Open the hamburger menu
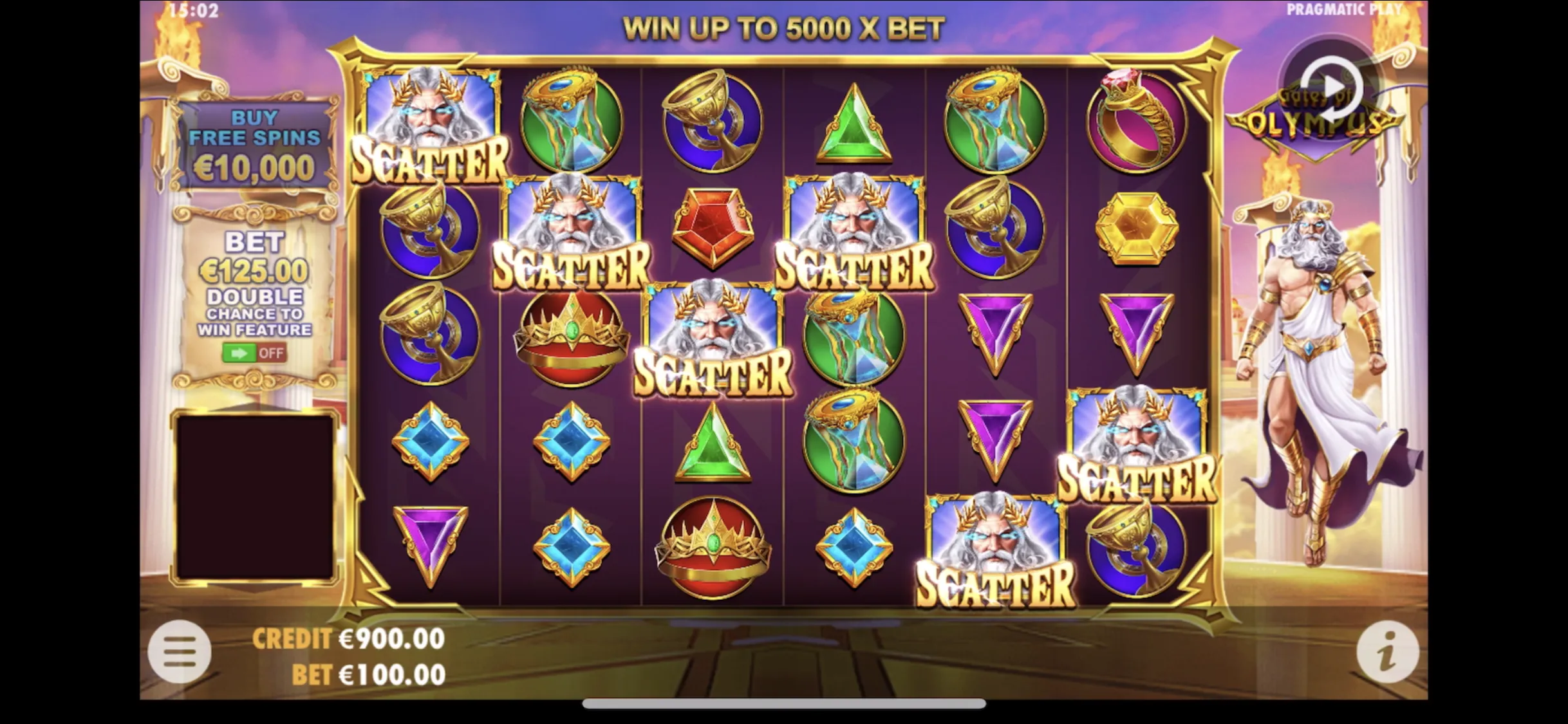Image resolution: width=1568 pixels, height=724 pixels. tap(180, 652)
